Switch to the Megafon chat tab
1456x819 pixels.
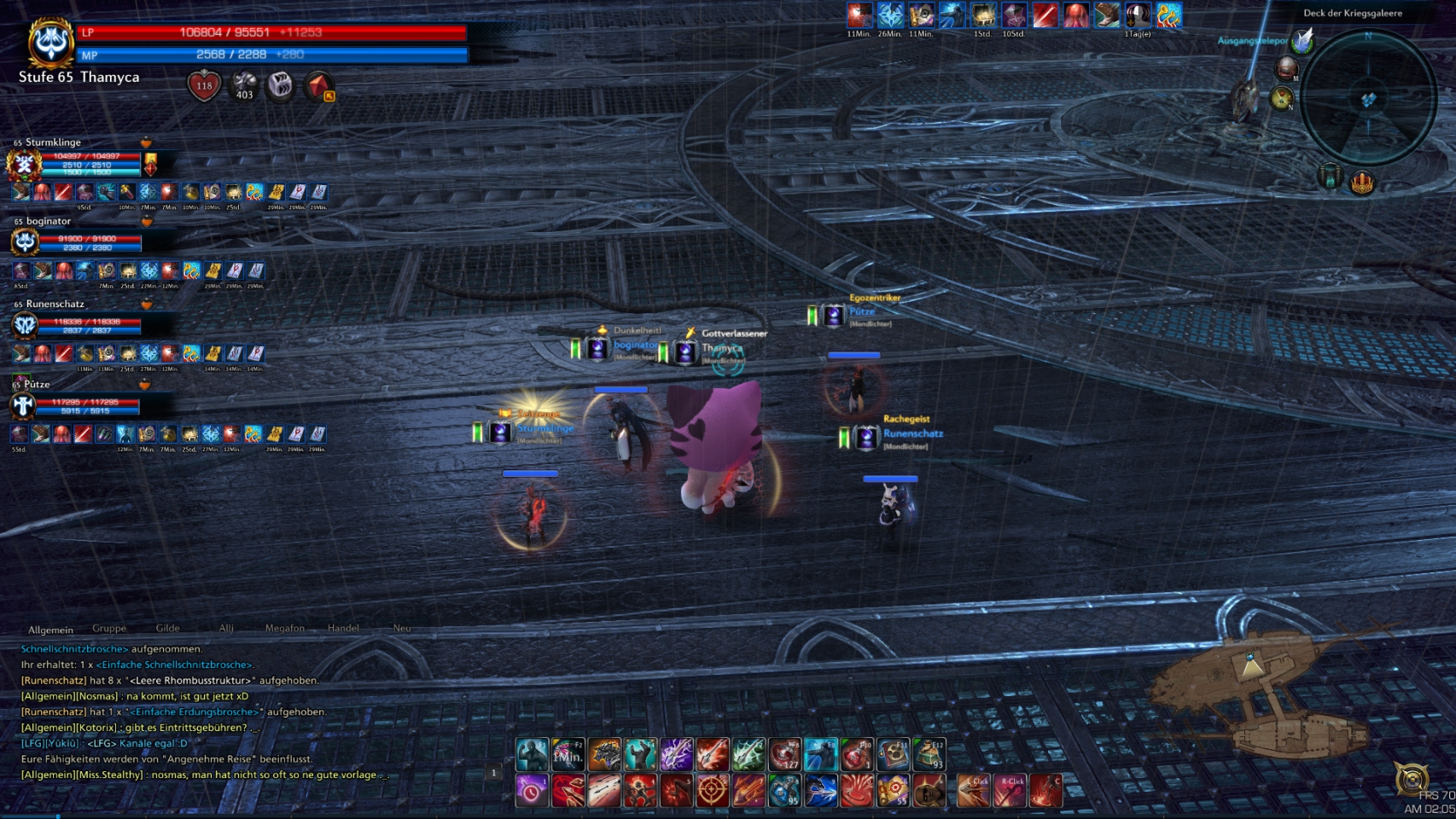284,629
